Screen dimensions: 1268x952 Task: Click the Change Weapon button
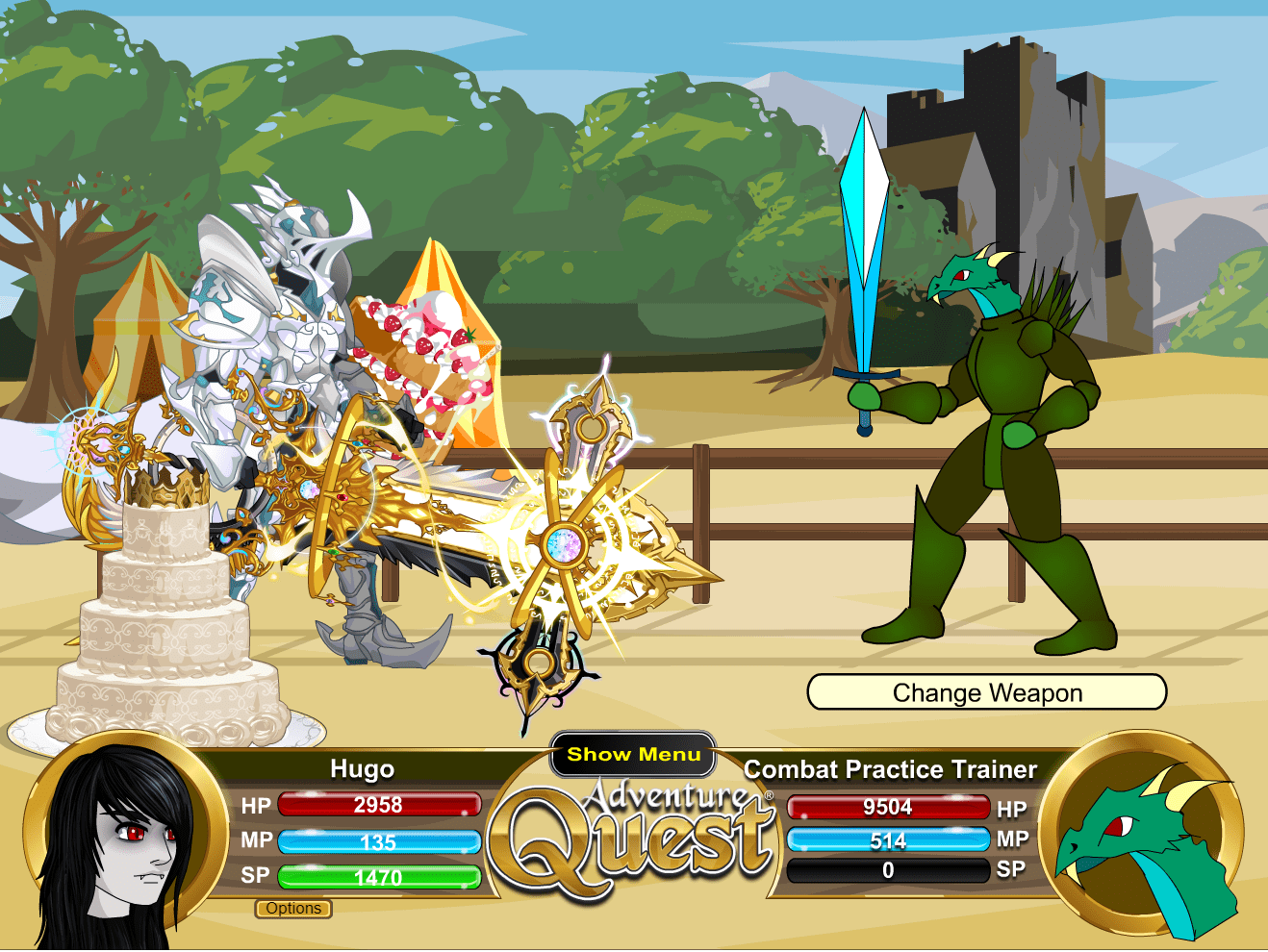pos(987,691)
